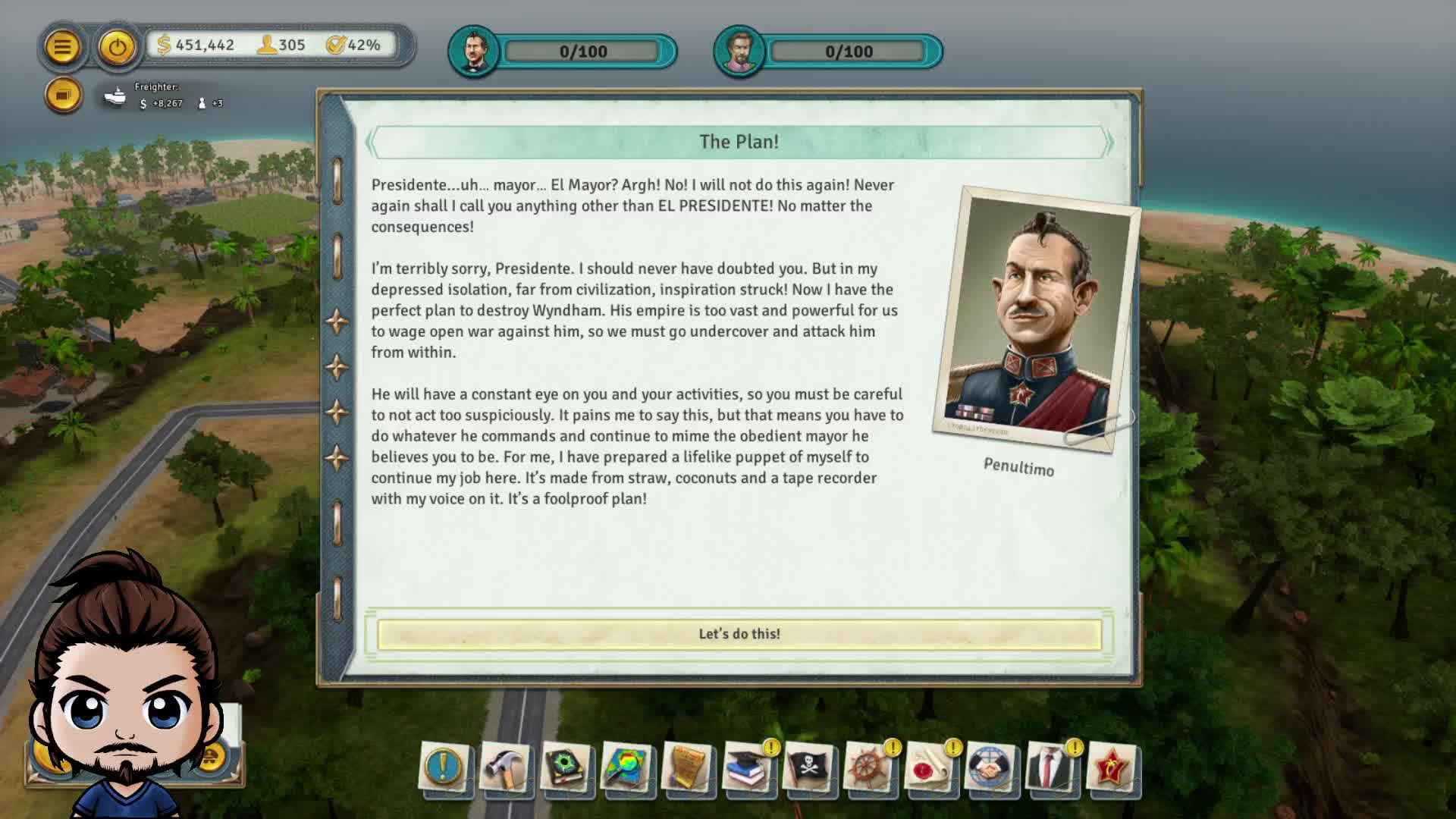Open the red star palm icon
Screen dimensions: 1456x819
(x=1112, y=767)
